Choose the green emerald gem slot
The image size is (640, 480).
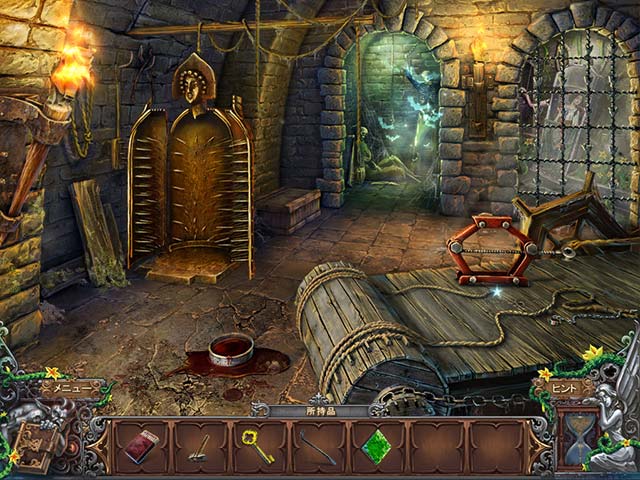pos(375,446)
